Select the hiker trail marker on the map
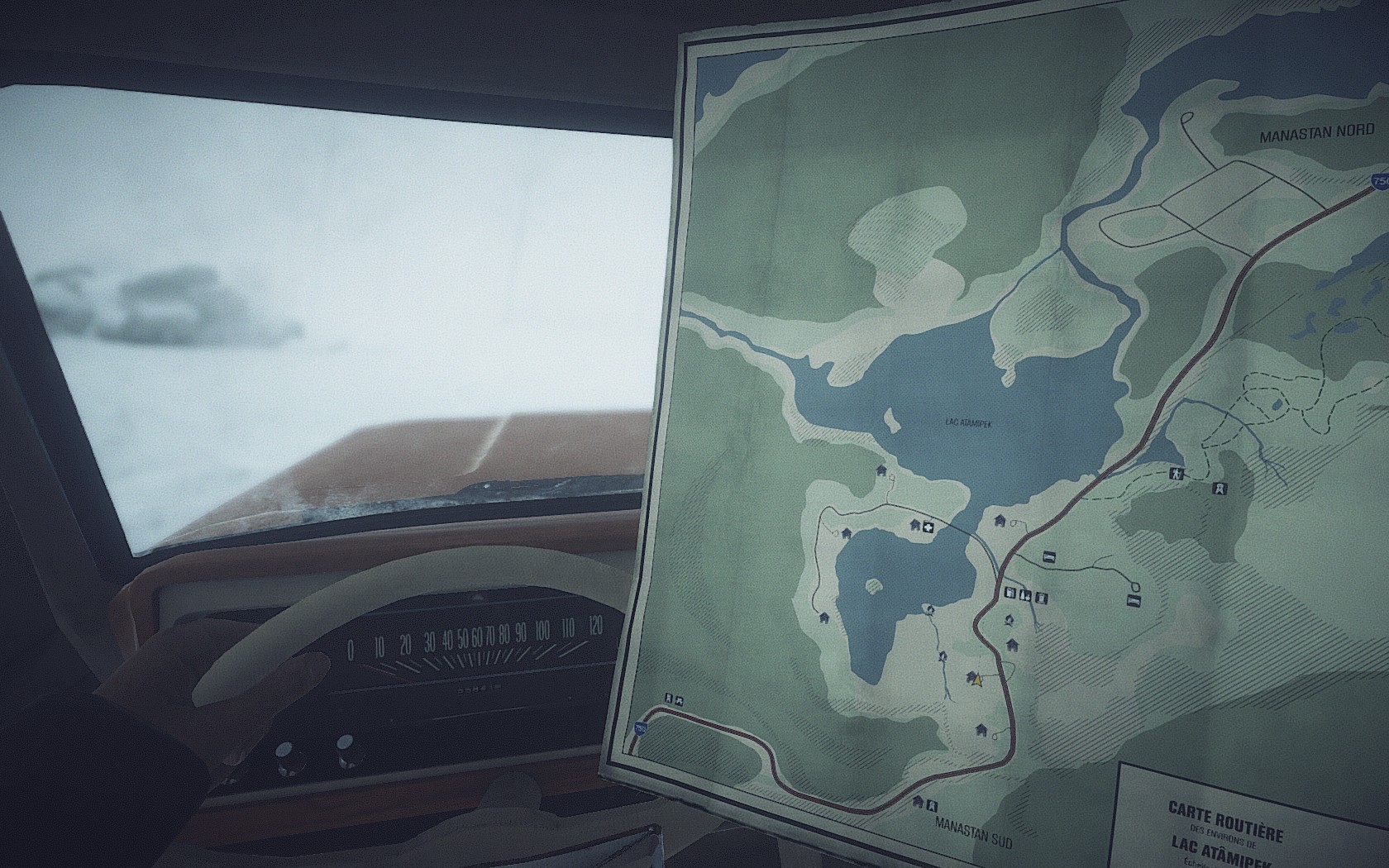1389x868 pixels. 1174,474
